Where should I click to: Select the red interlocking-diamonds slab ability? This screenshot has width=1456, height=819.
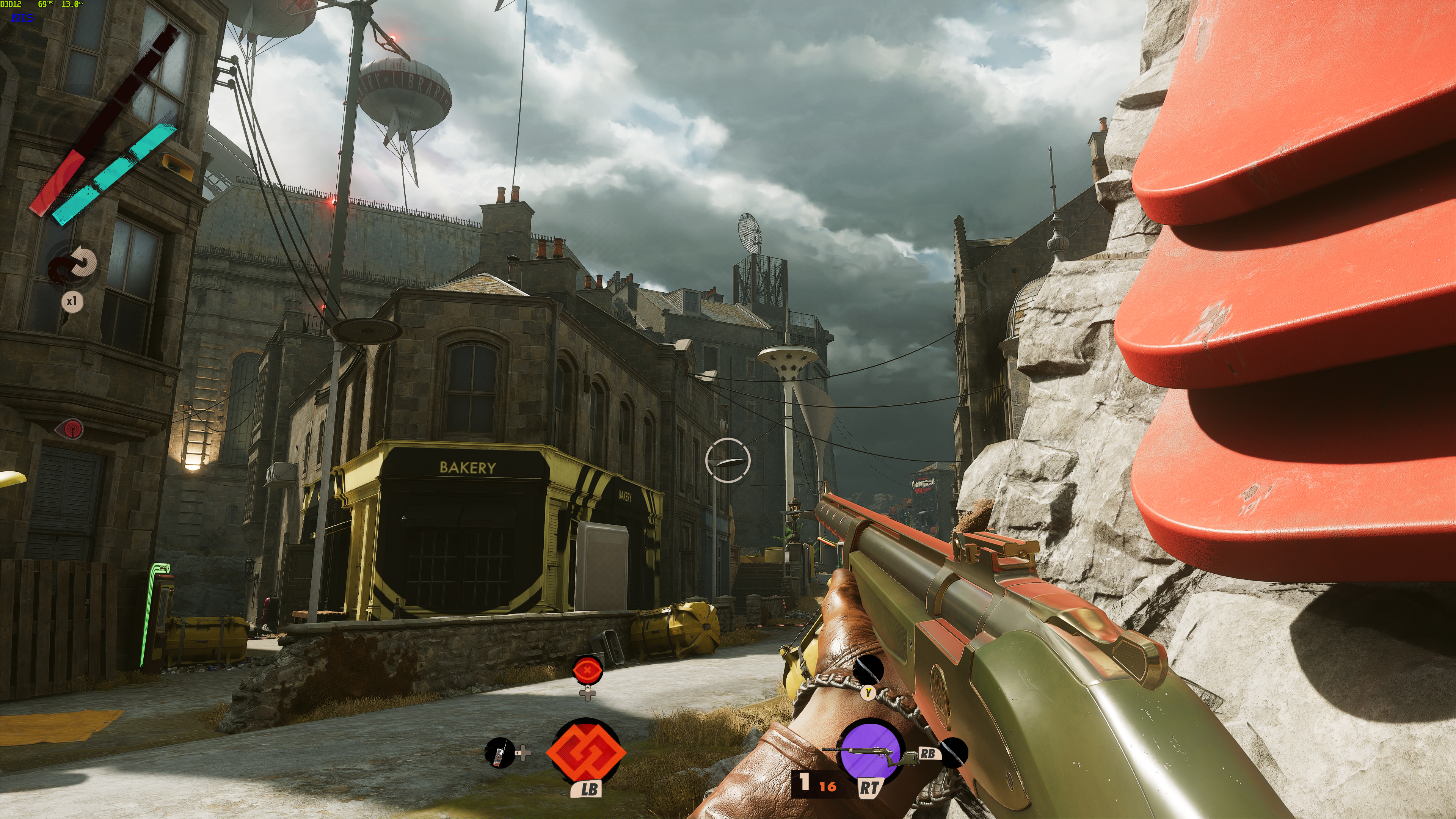pyautogui.click(x=586, y=752)
